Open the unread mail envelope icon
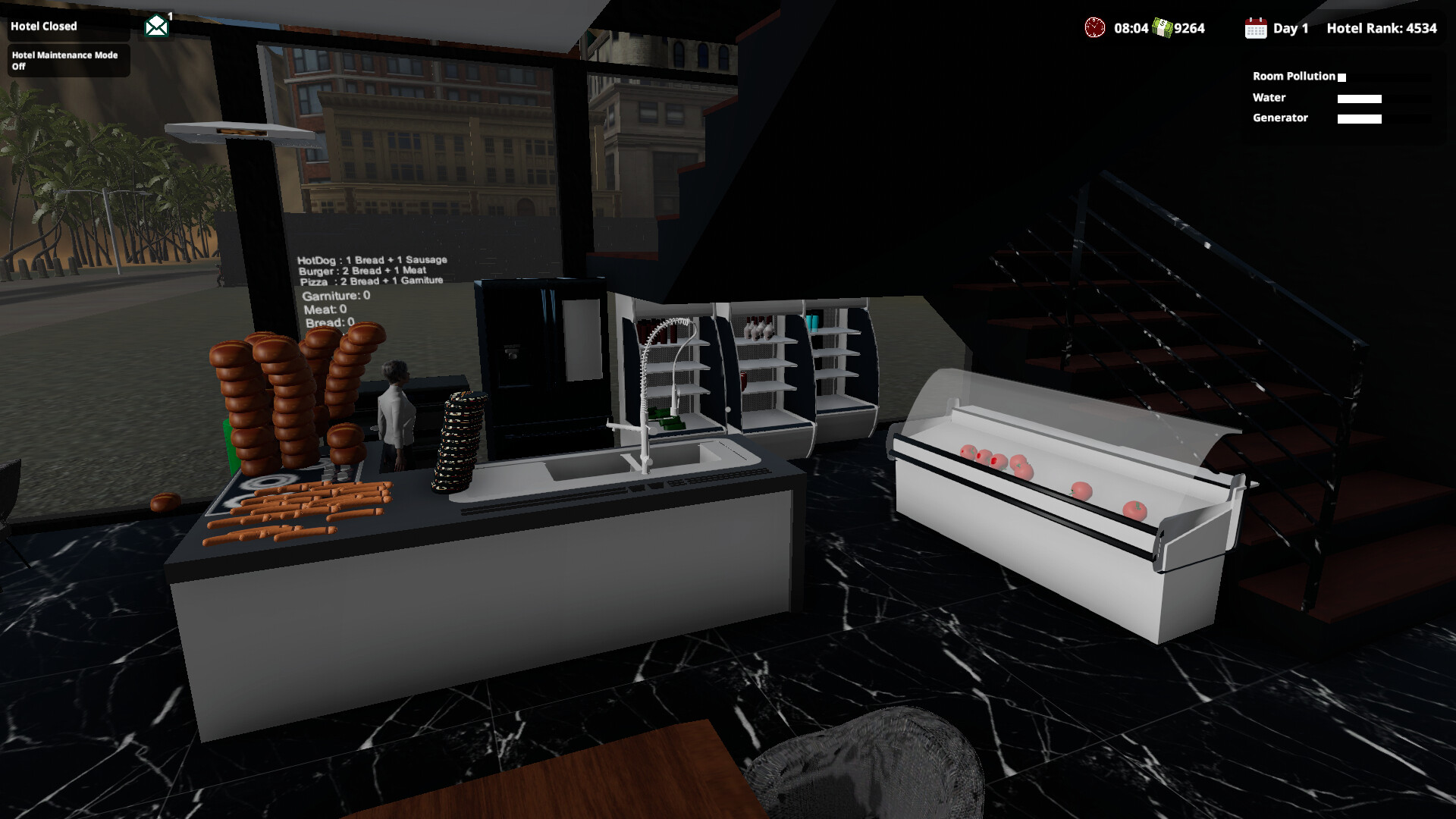This screenshot has height=819, width=1456. point(155,24)
